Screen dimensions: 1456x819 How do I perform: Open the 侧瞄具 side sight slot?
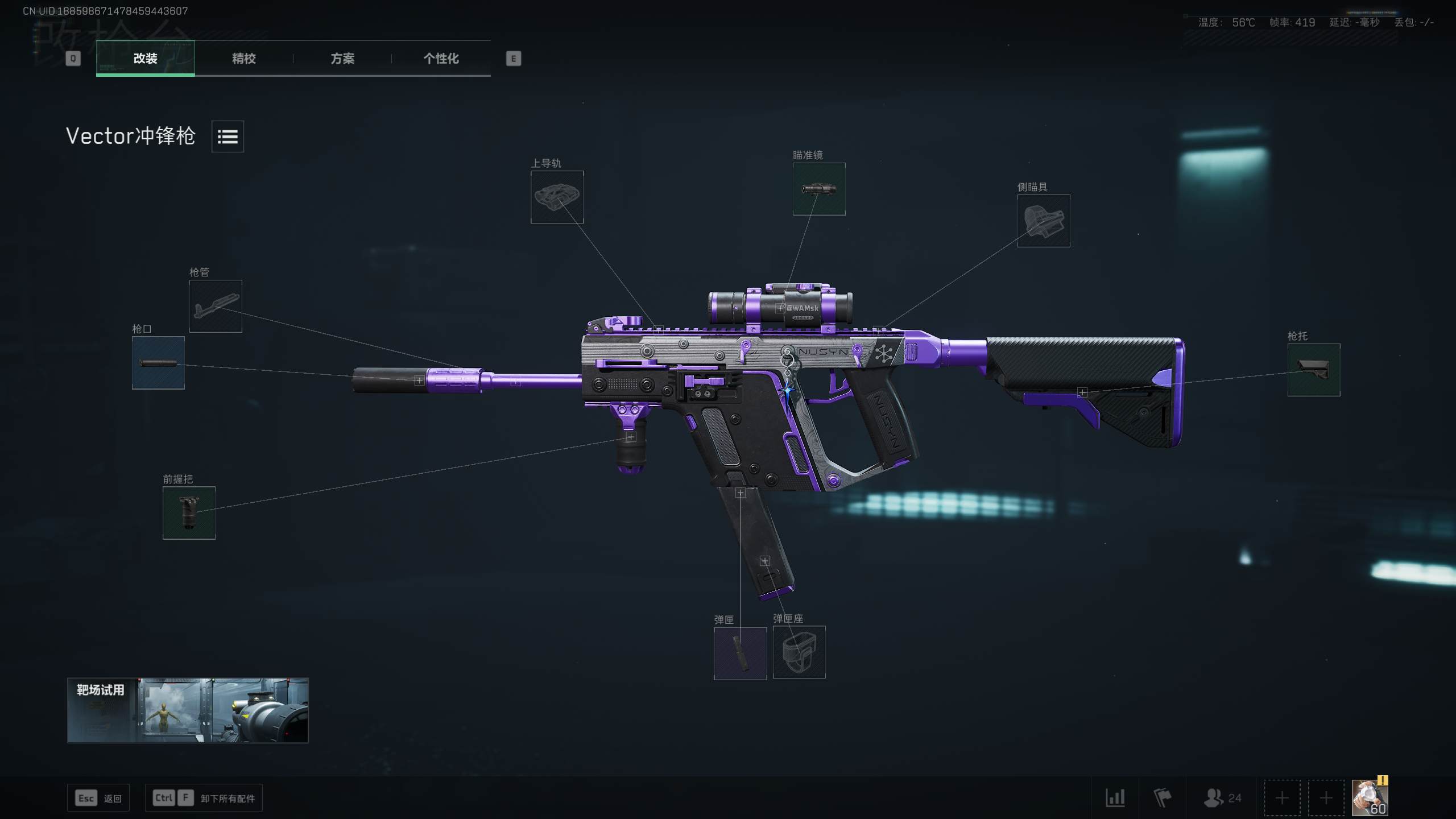pyautogui.click(x=1043, y=221)
